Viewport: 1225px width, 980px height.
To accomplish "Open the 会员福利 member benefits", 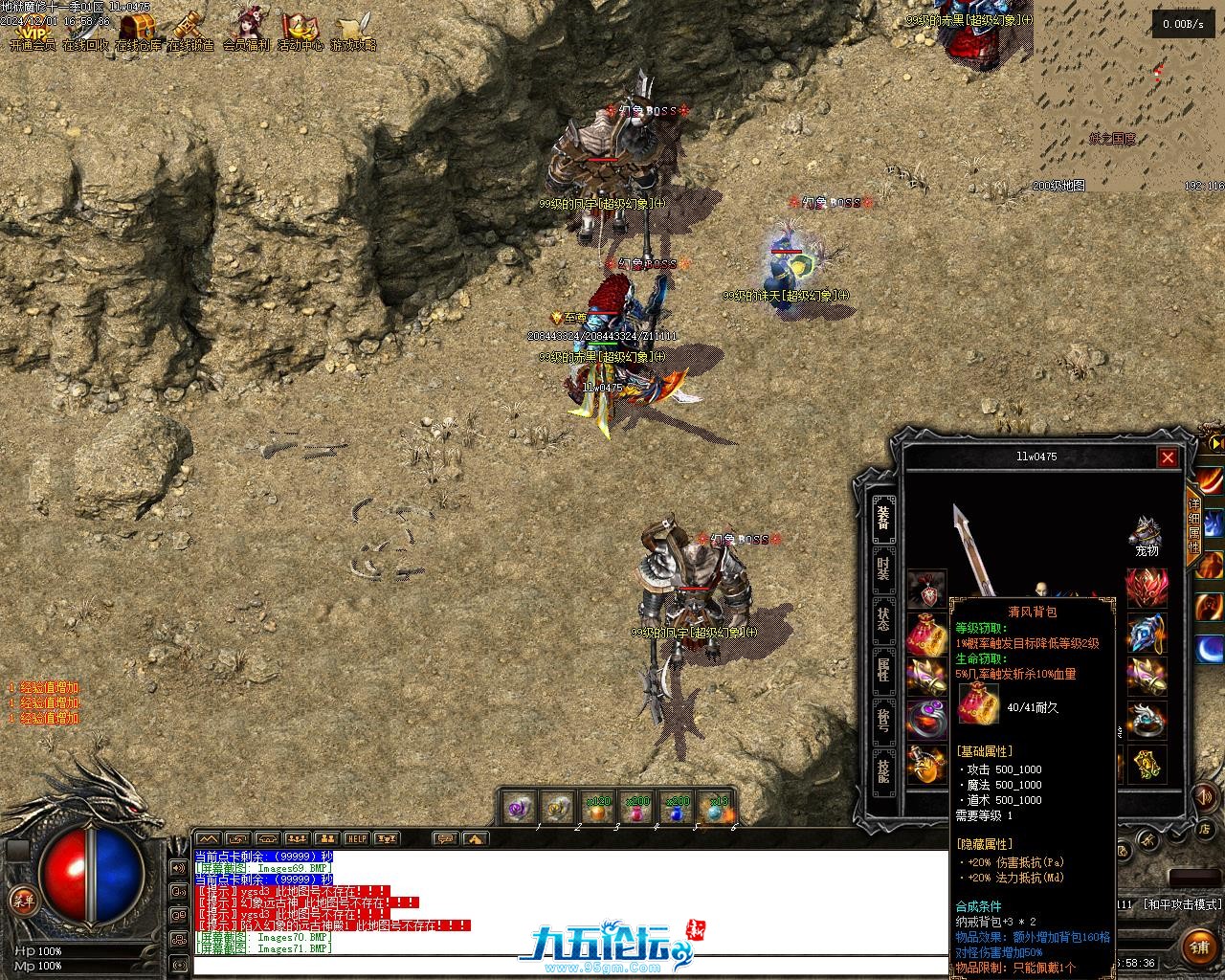I will [246, 32].
